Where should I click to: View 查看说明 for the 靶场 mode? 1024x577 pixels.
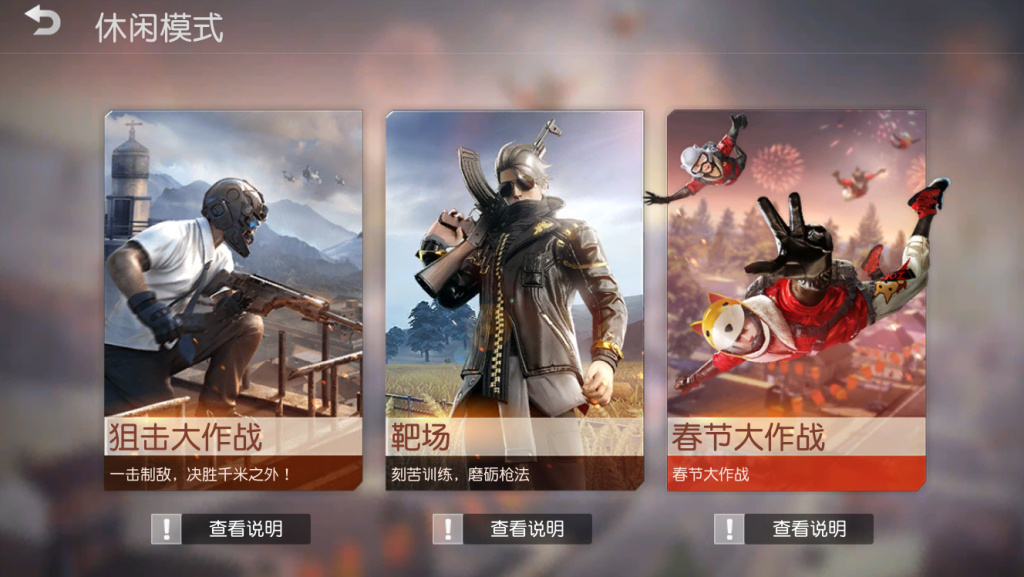tap(513, 529)
